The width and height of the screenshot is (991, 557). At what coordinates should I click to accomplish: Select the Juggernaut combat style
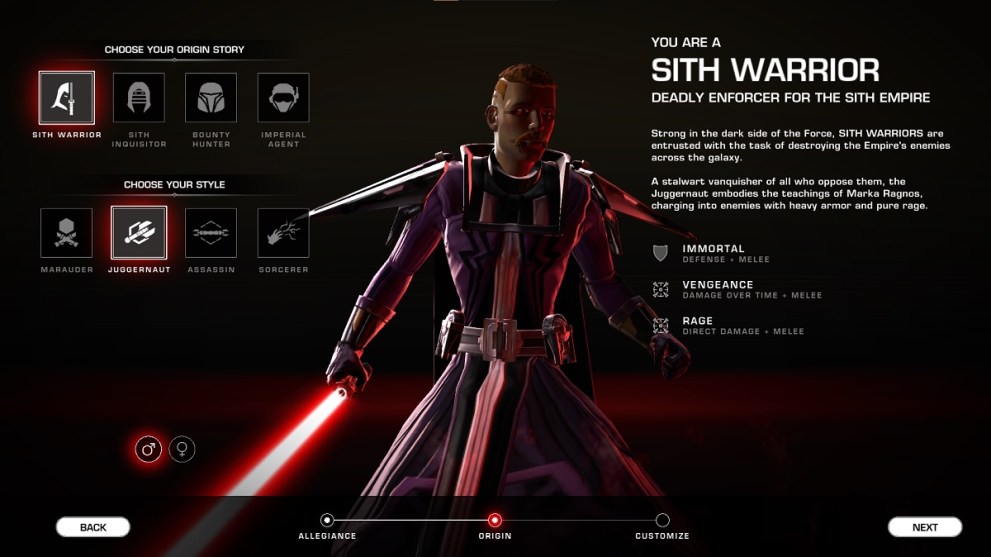tap(139, 233)
